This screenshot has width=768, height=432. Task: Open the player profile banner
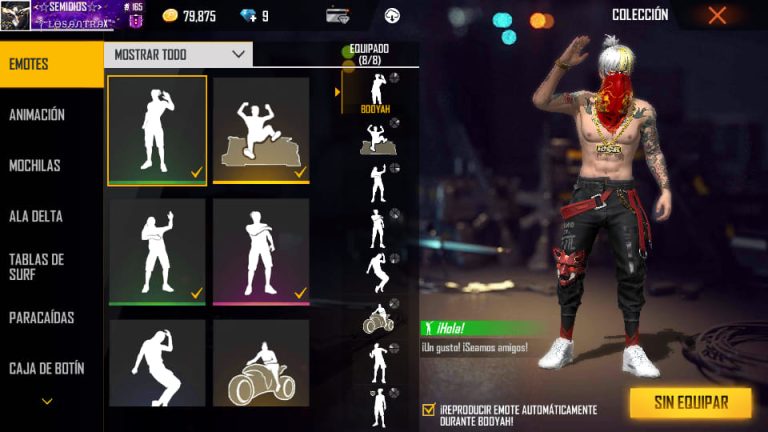pos(62,15)
